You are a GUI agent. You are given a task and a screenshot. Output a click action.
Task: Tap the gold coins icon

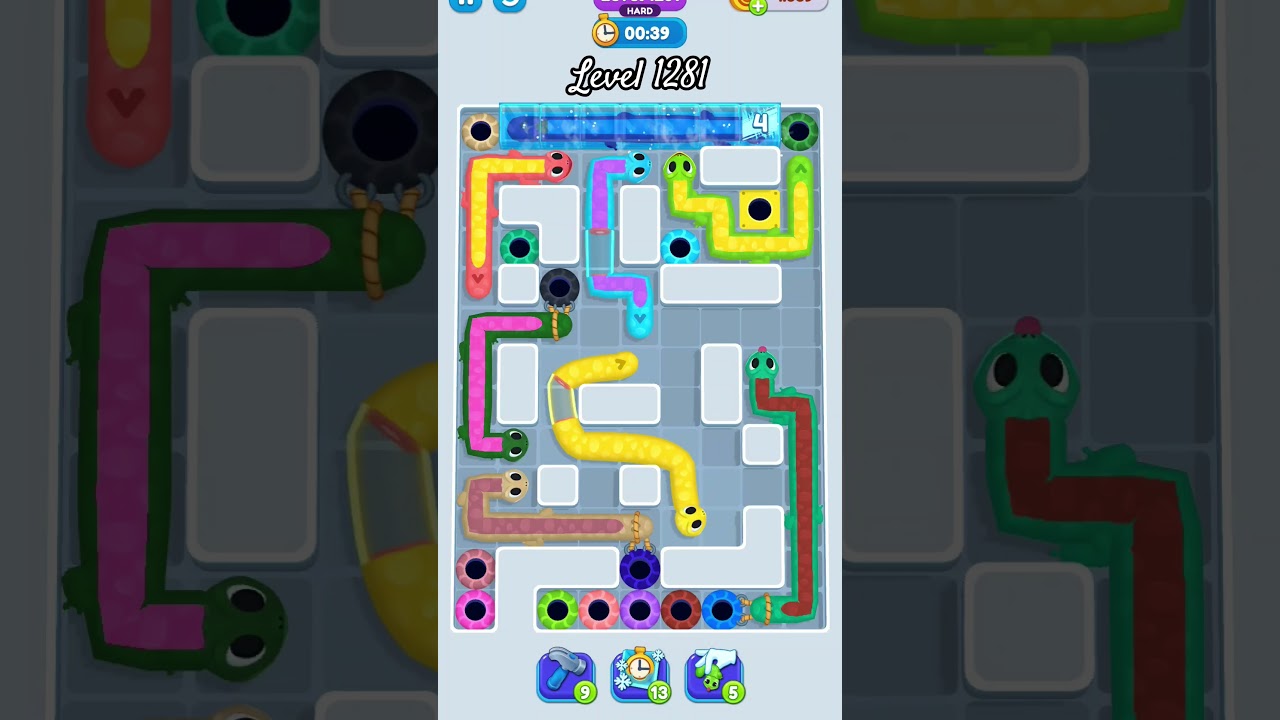[x=738, y=5]
